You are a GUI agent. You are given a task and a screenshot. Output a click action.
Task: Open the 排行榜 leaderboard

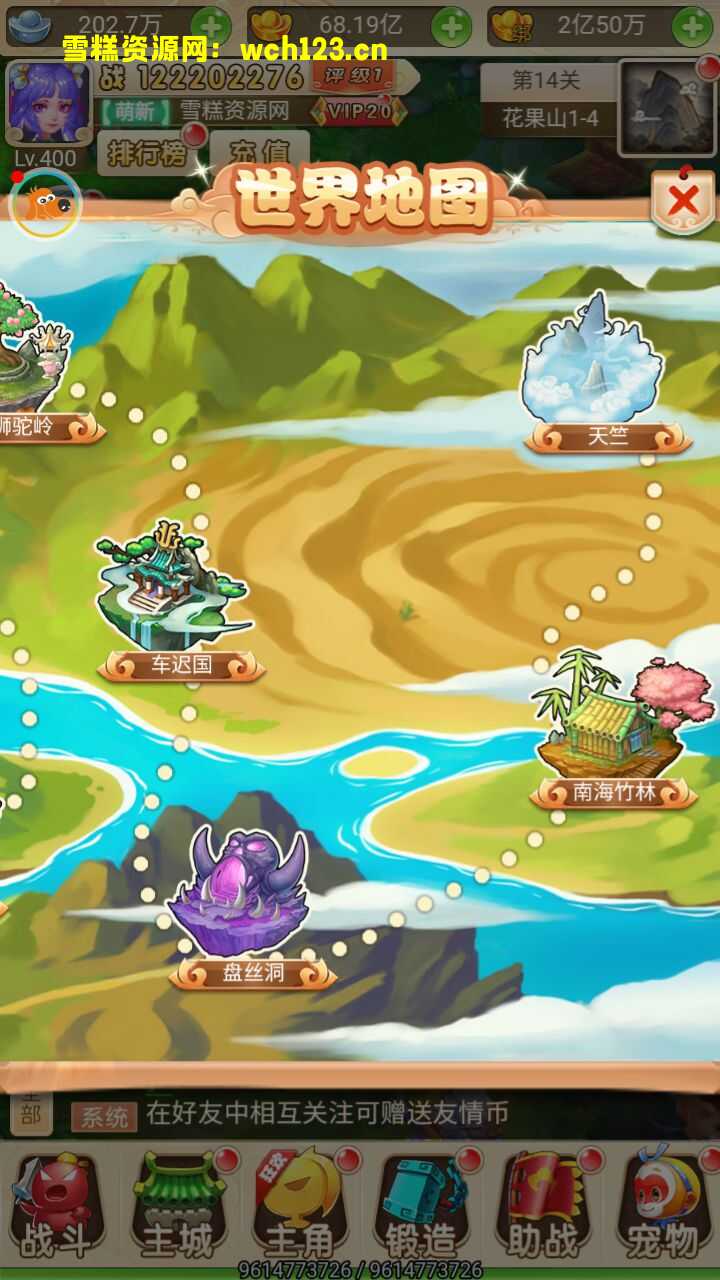[x=146, y=154]
